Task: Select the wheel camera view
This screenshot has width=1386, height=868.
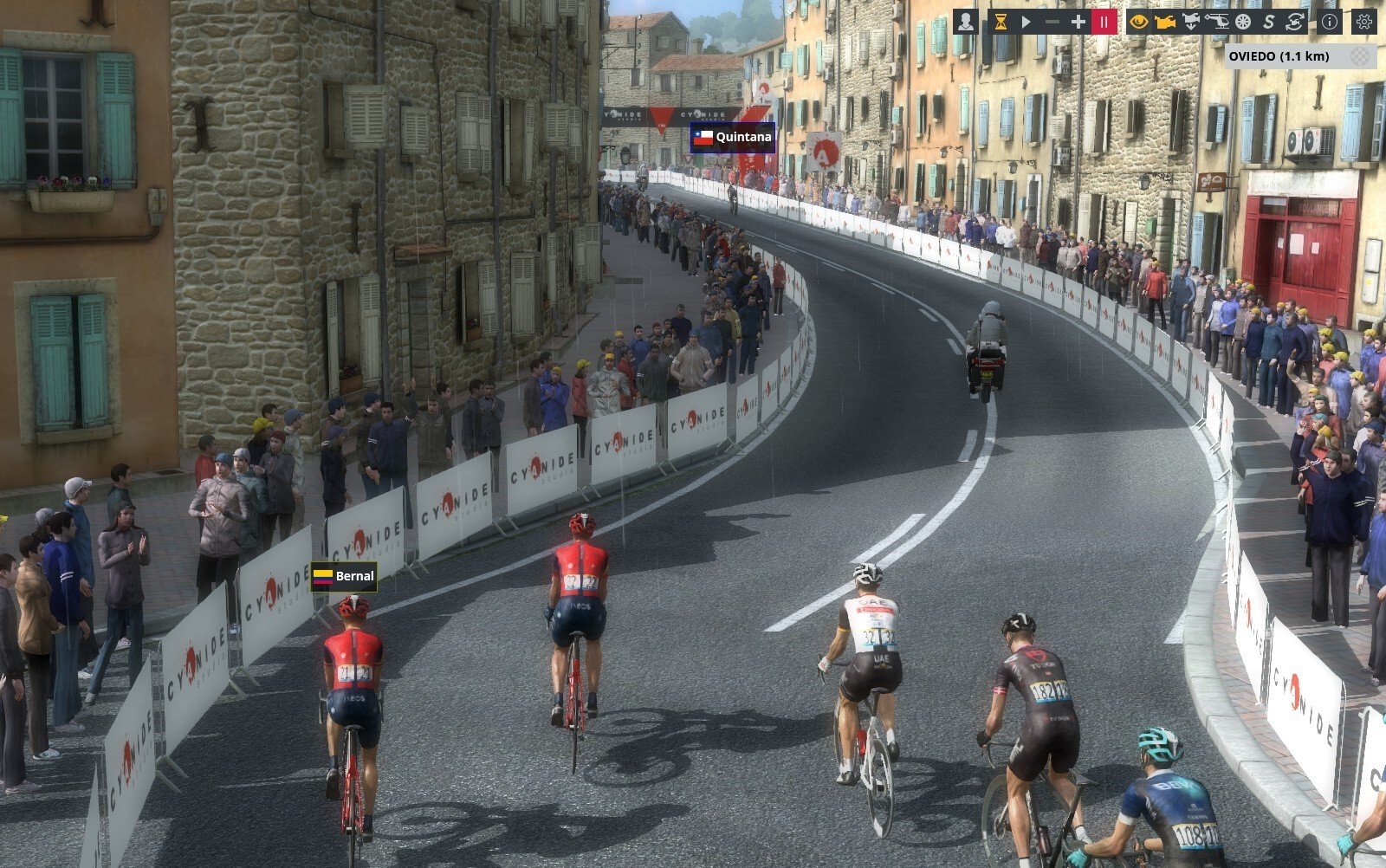Action: 1243,22
